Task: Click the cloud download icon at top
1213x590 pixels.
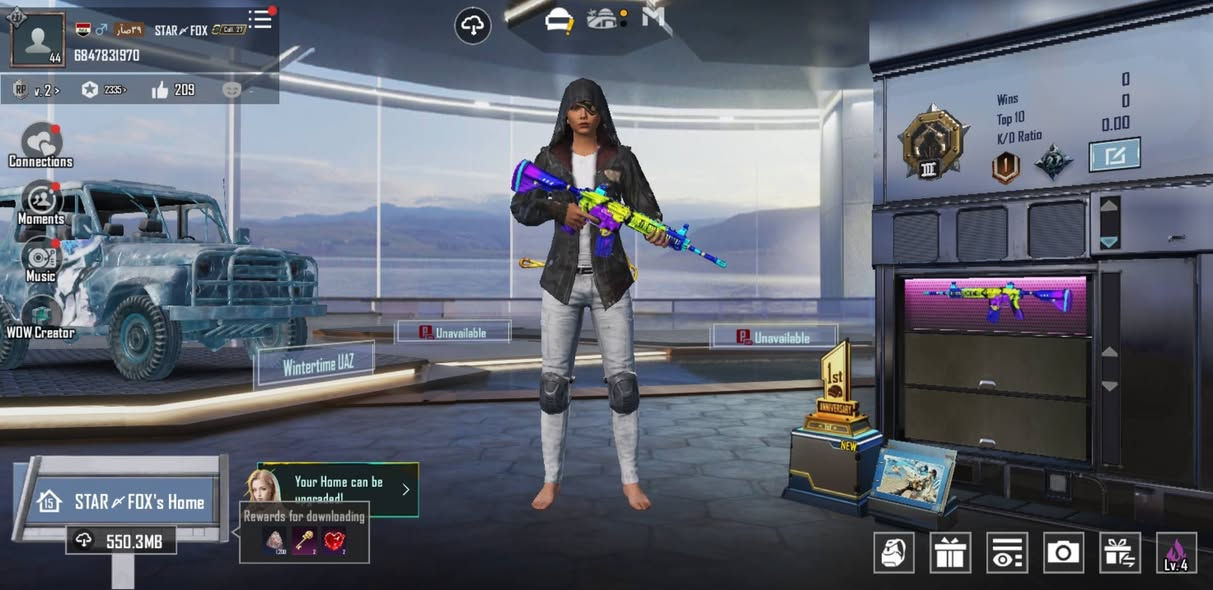Action: 473,26
